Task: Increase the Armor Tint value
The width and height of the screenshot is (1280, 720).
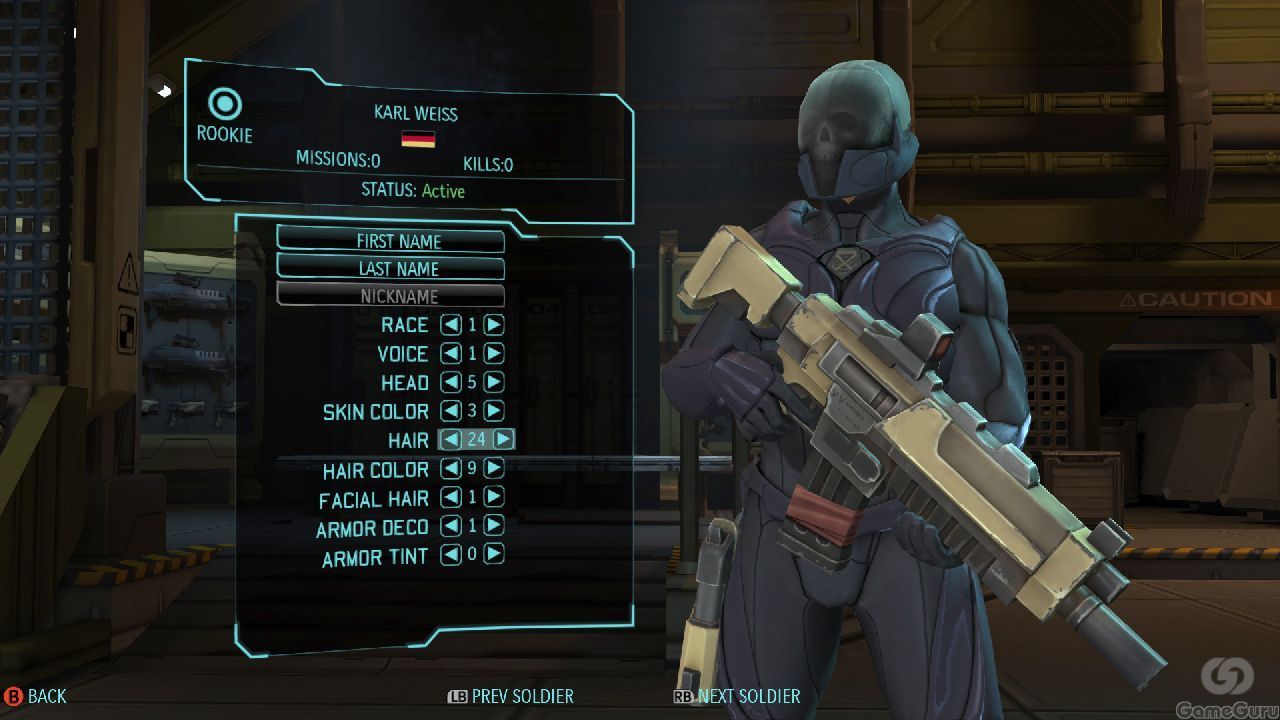Action: pos(494,554)
